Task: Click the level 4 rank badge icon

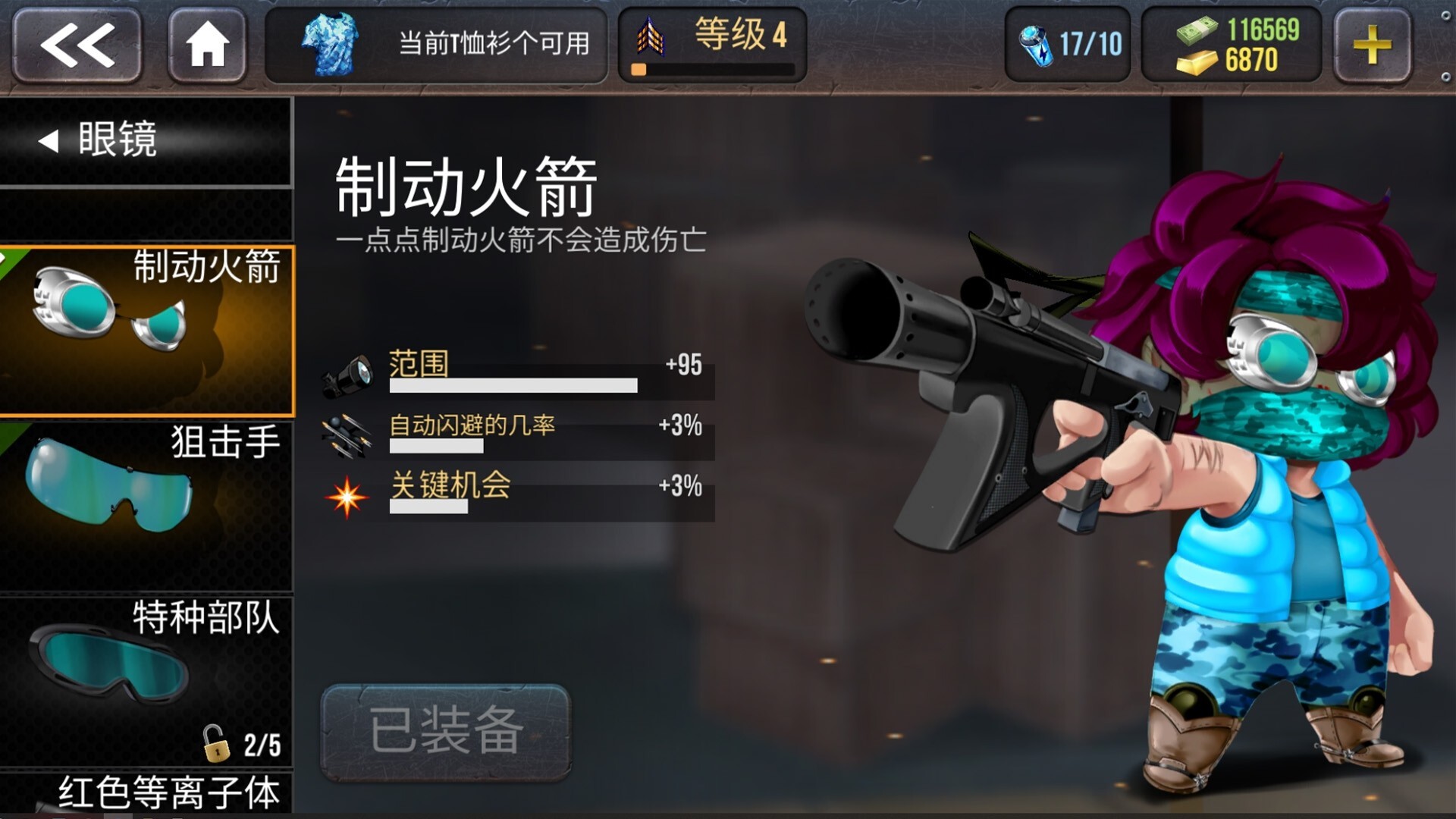Action: click(651, 38)
